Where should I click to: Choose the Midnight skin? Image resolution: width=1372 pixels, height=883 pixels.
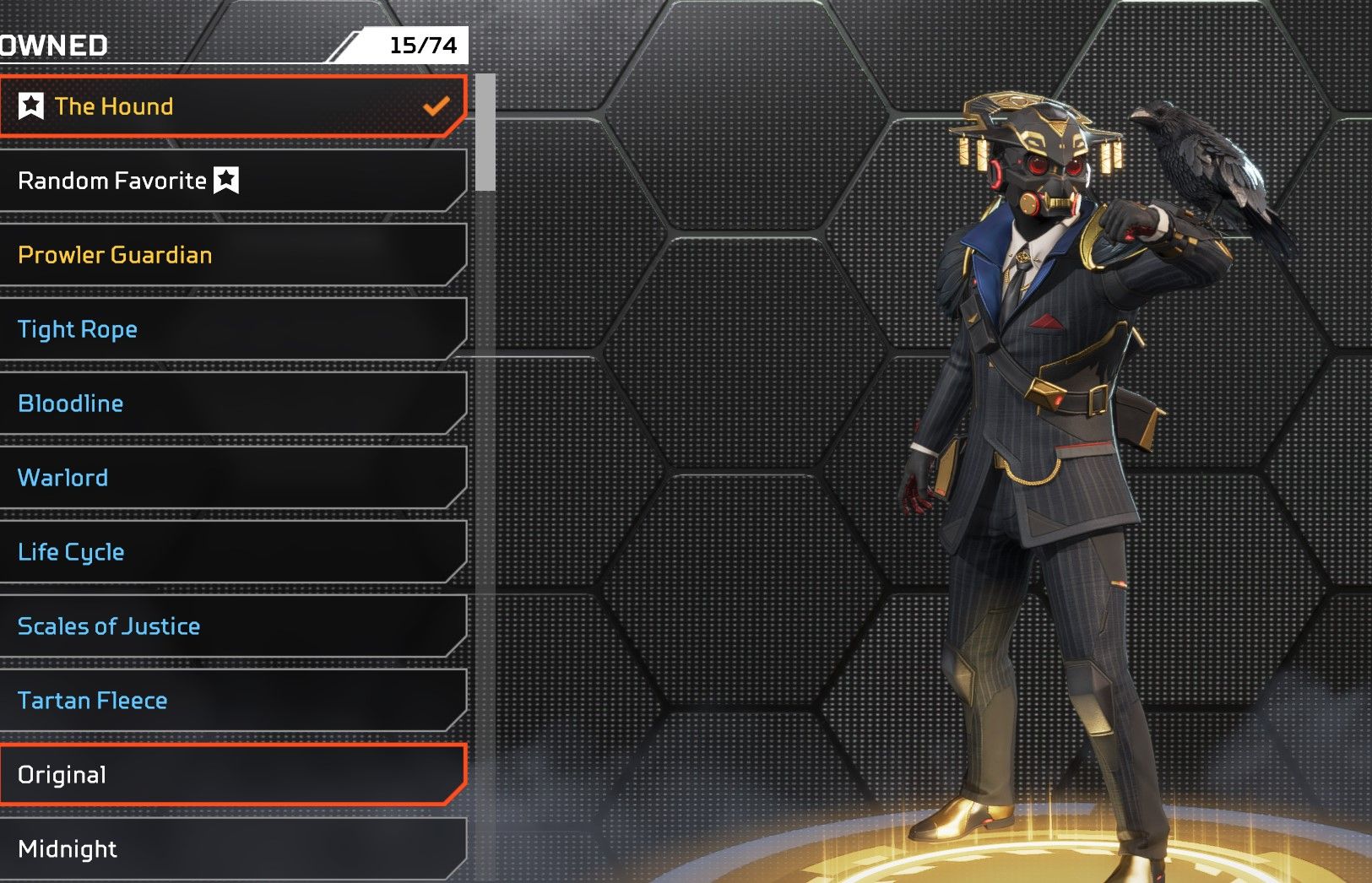click(232, 849)
